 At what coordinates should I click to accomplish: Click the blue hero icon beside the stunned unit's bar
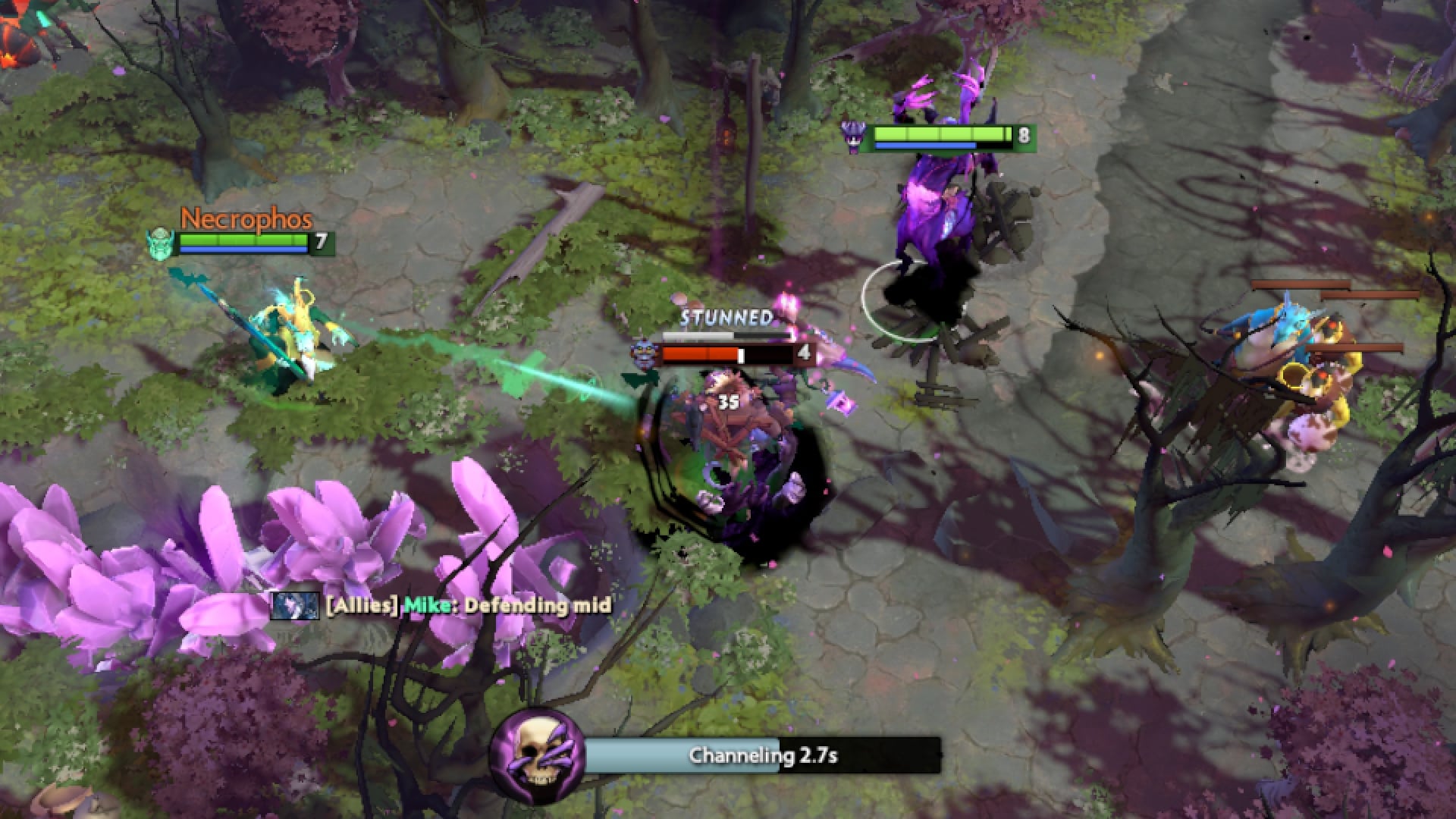point(642,353)
